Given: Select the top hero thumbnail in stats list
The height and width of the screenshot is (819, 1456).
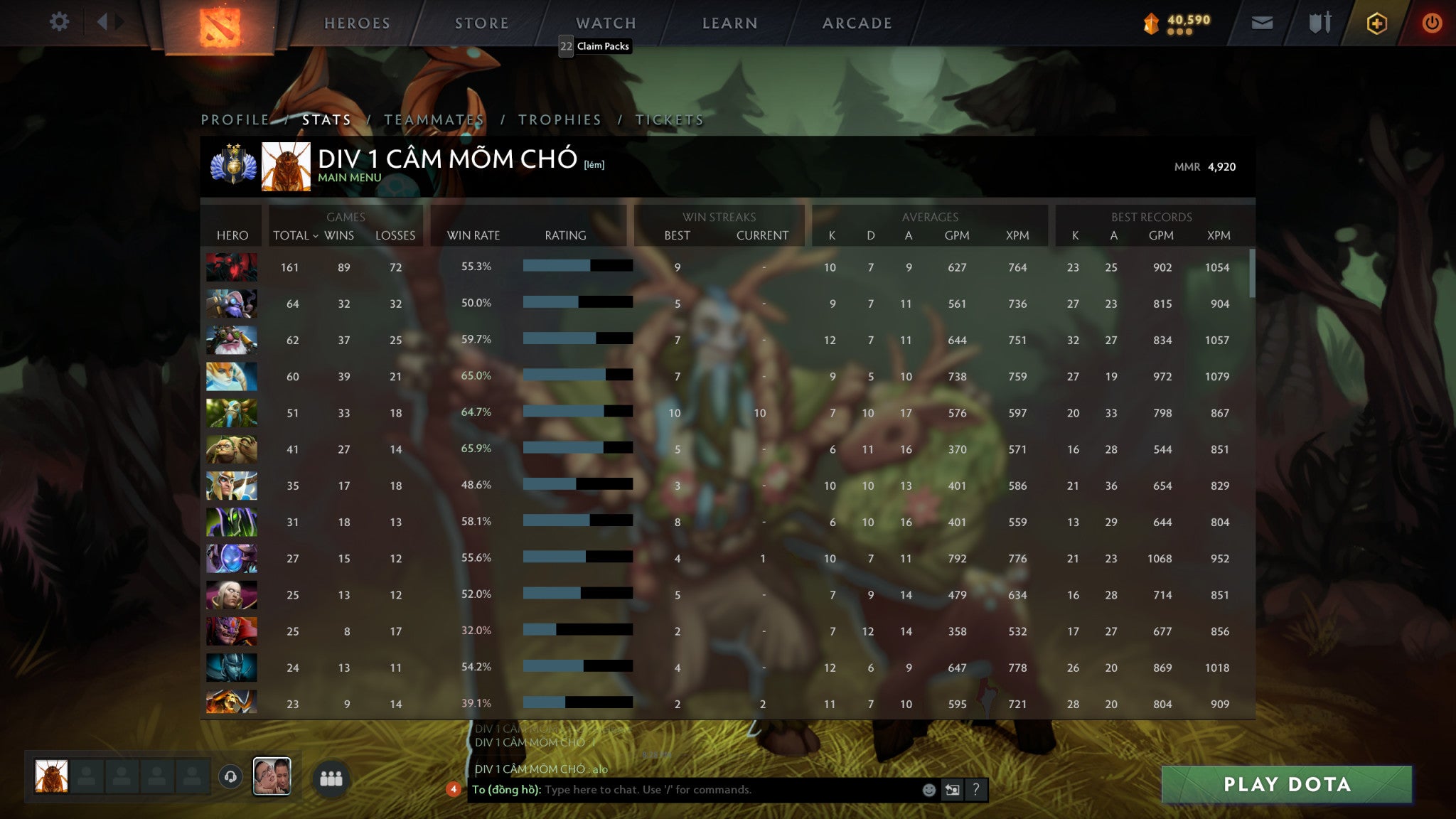Looking at the screenshot, I should coord(231,267).
